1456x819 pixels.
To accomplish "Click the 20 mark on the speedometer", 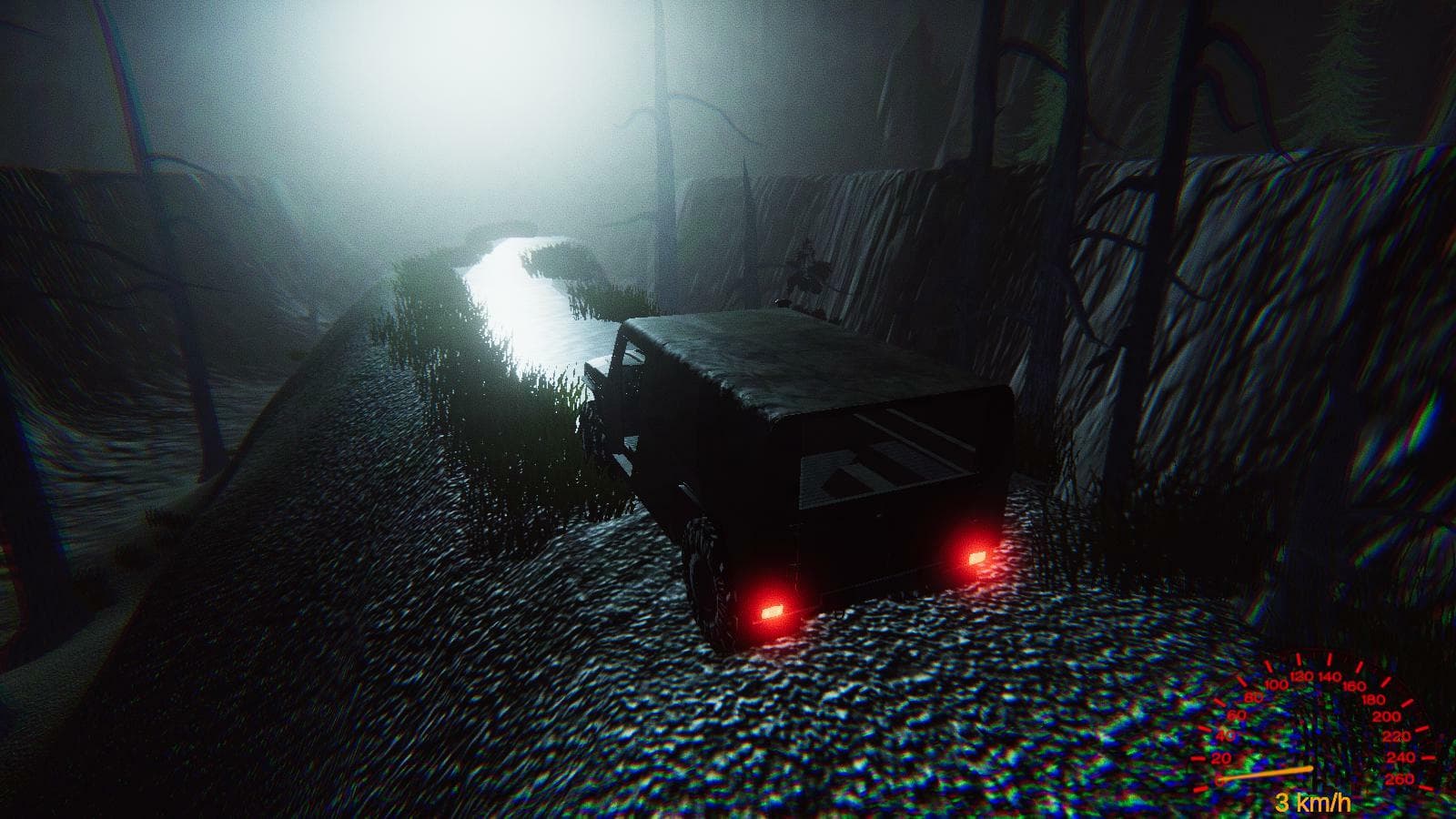I will (1220, 758).
